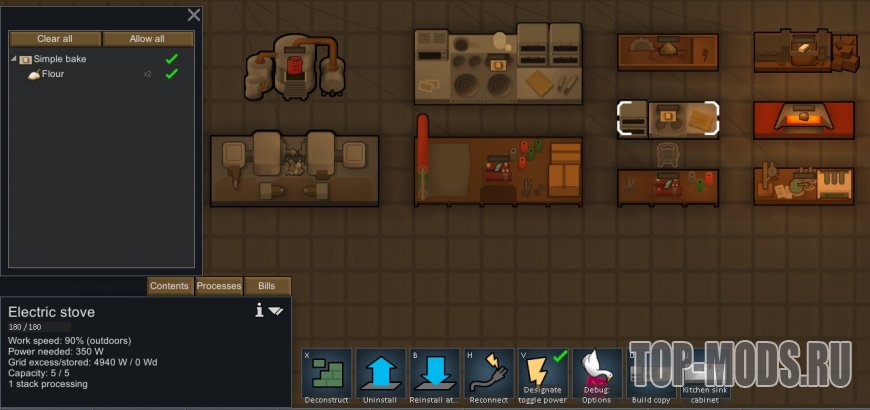Deconstruct the selected electric stove
The height and width of the screenshot is (410, 870).
[327, 375]
